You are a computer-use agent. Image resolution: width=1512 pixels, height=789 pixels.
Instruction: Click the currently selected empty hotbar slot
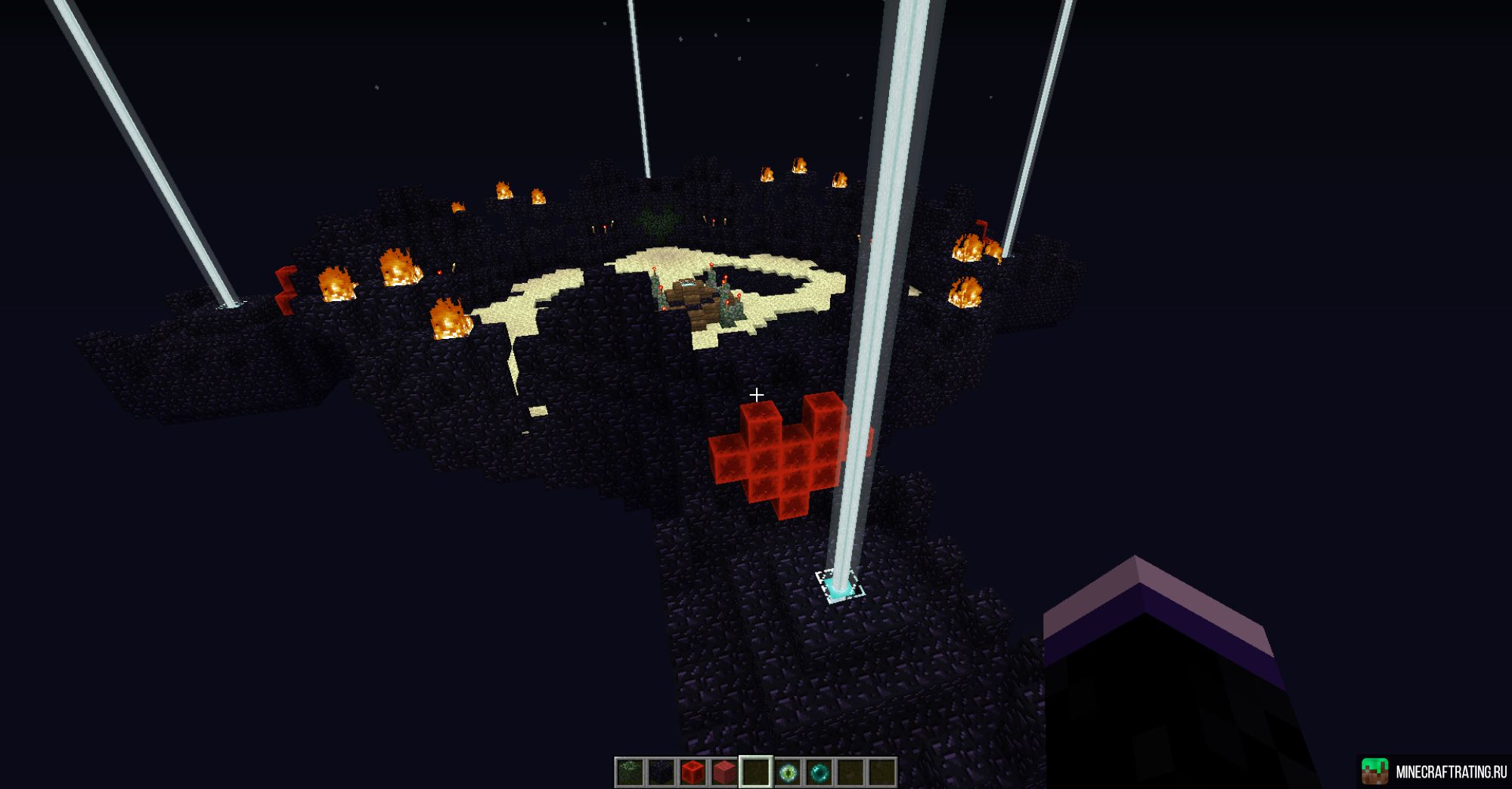tap(757, 770)
